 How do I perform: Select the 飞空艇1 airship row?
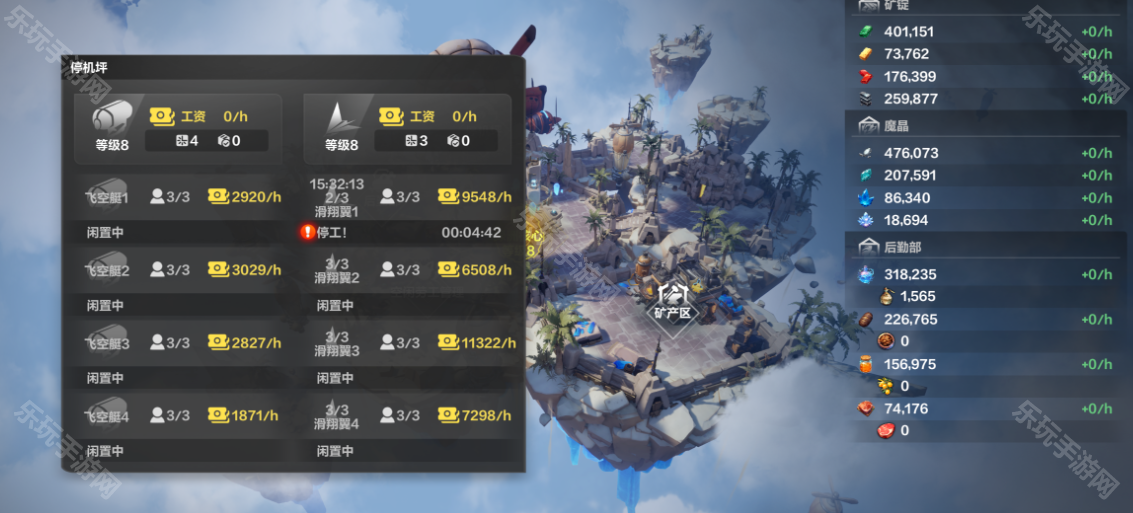click(x=181, y=197)
